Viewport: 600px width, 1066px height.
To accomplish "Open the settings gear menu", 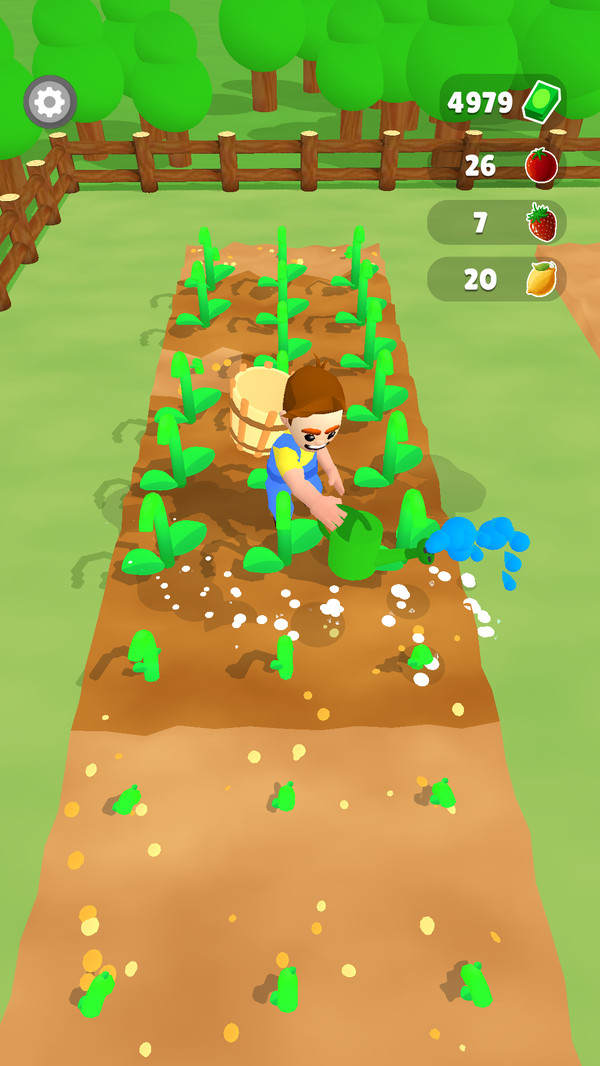I will (50, 102).
